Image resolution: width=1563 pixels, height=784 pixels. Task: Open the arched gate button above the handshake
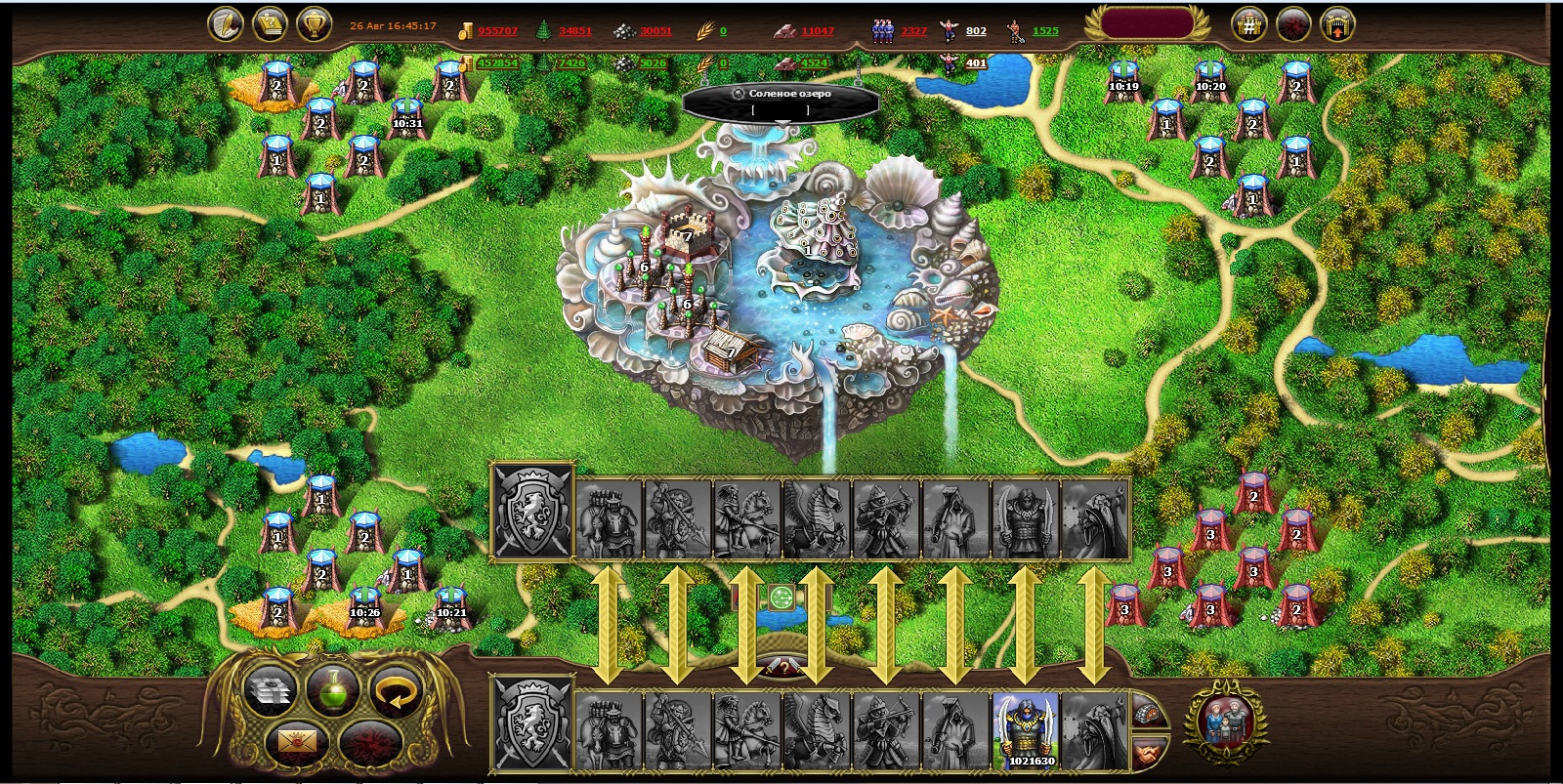tap(1150, 712)
